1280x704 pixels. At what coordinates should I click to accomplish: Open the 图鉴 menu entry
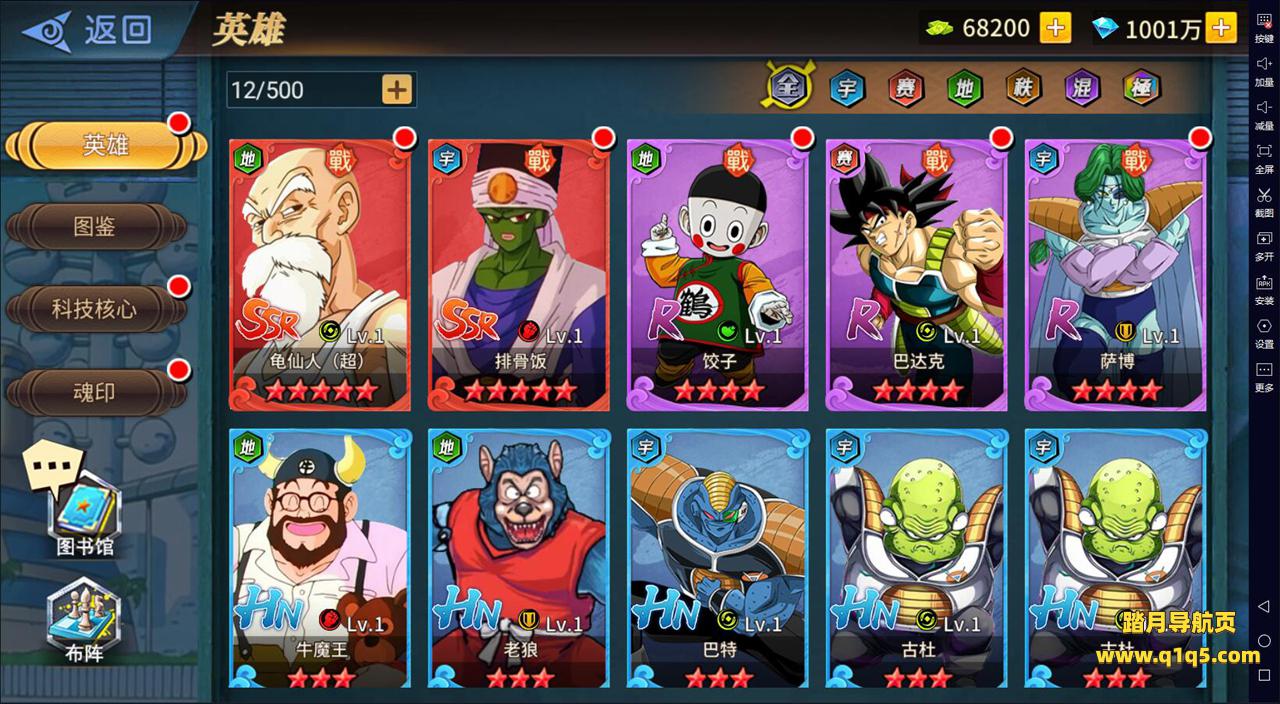coord(95,227)
